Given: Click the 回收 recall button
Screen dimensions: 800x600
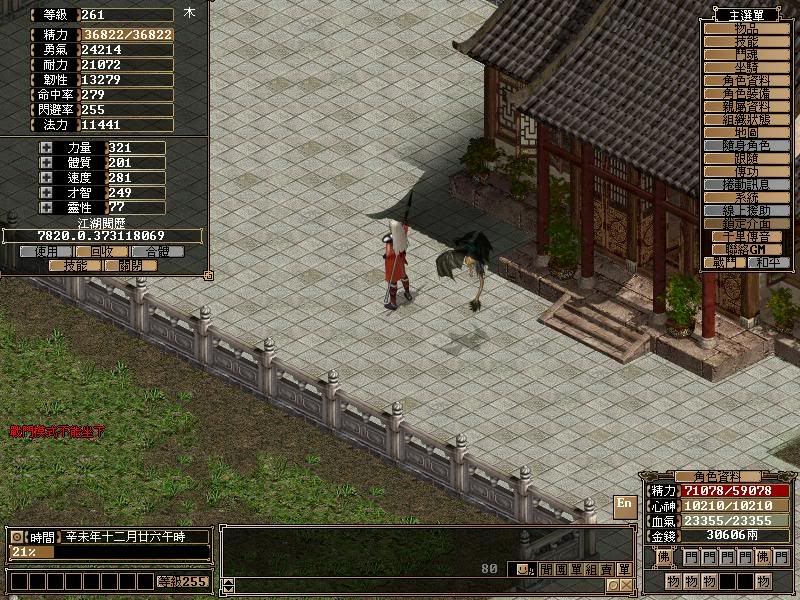Looking at the screenshot, I should pos(103,252).
